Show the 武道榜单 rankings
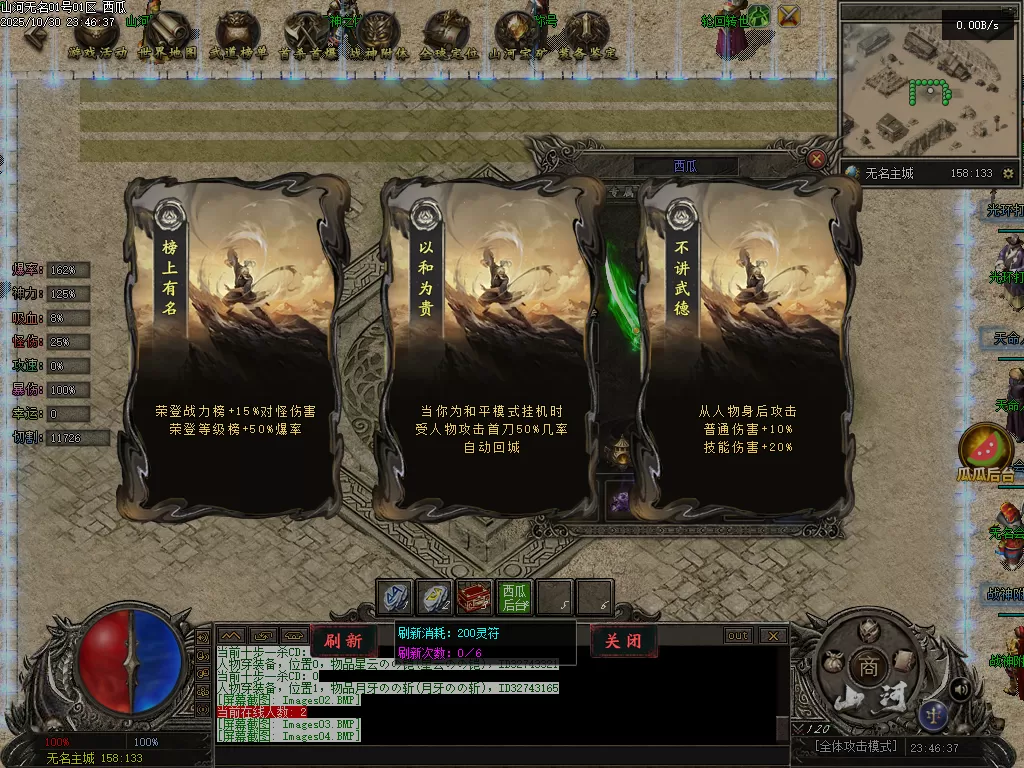This screenshot has height=768, width=1024. (237, 36)
